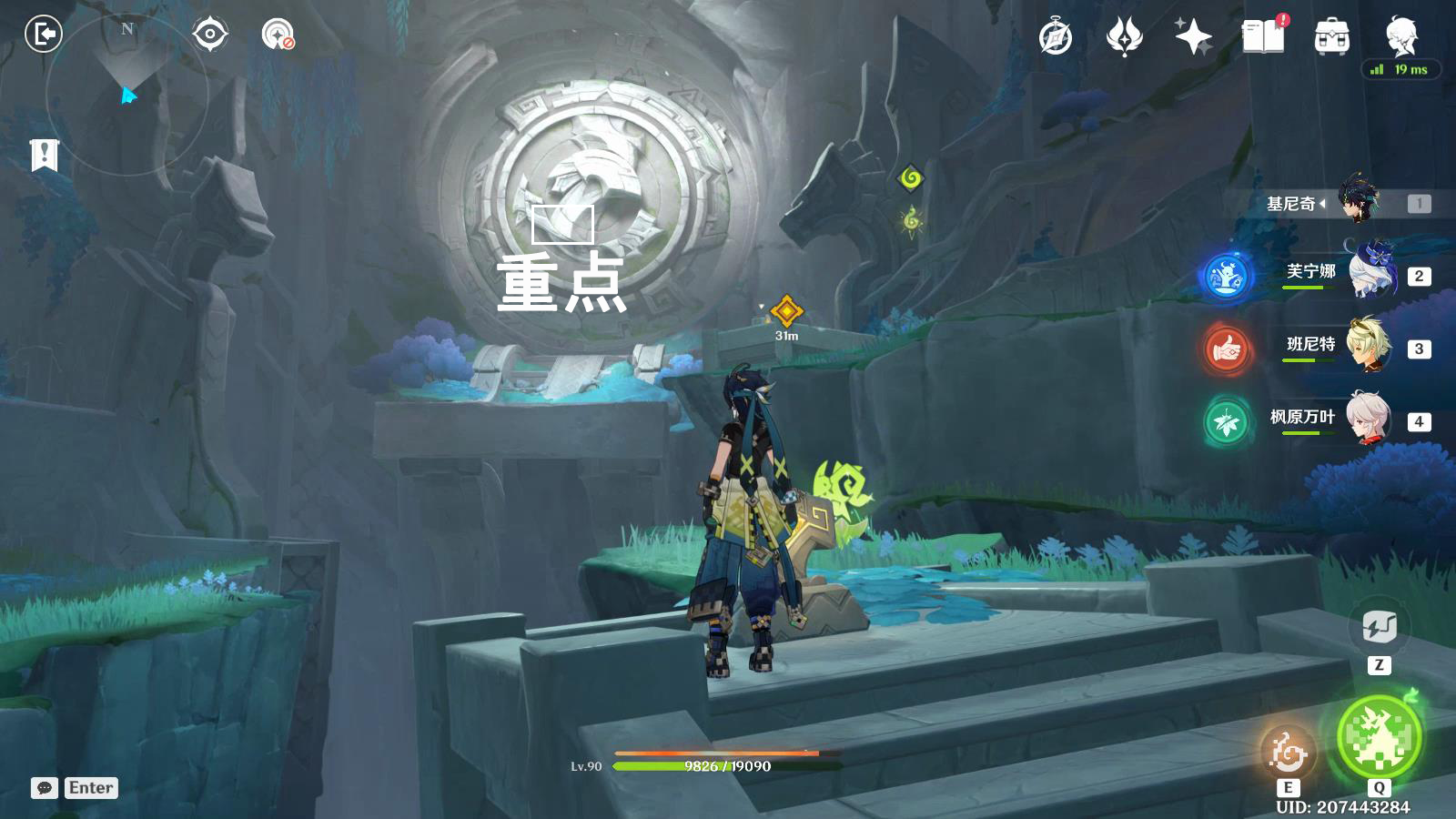The width and height of the screenshot is (1456, 819).
Task: Click the 芙宁娜 blue skill indicator icon
Action: point(1226,276)
